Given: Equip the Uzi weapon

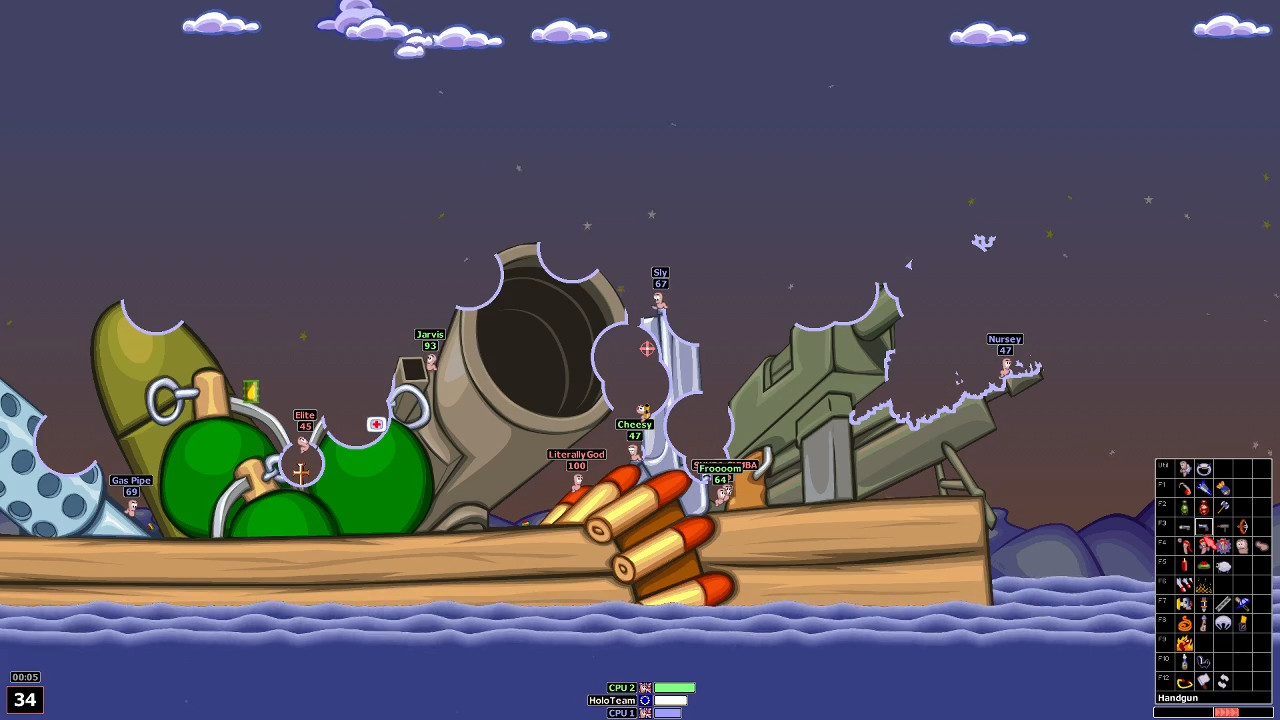Looking at the screenshot, I should (x=1223, y=527).
